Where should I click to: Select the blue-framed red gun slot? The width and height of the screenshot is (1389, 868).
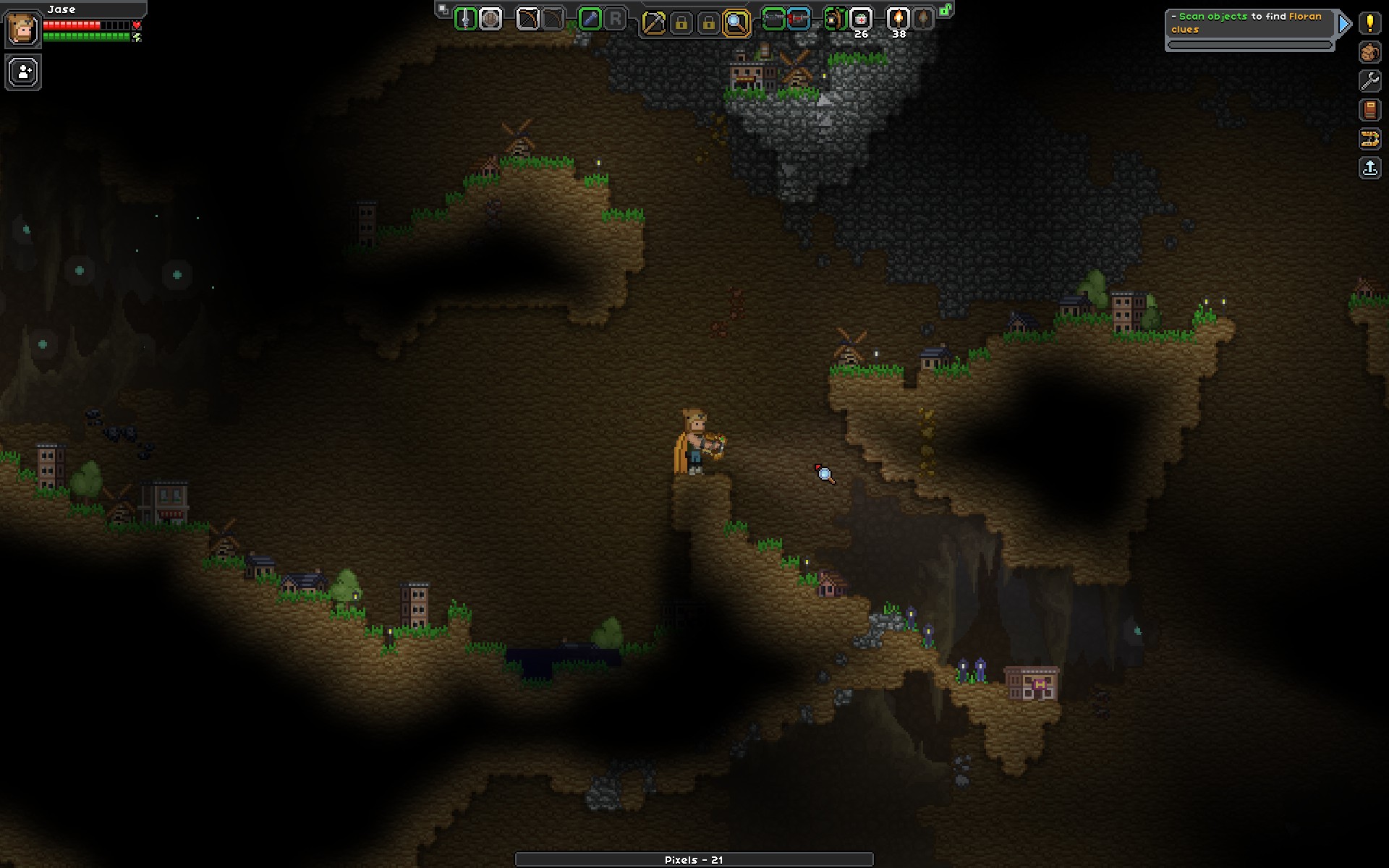pos(799,20)
